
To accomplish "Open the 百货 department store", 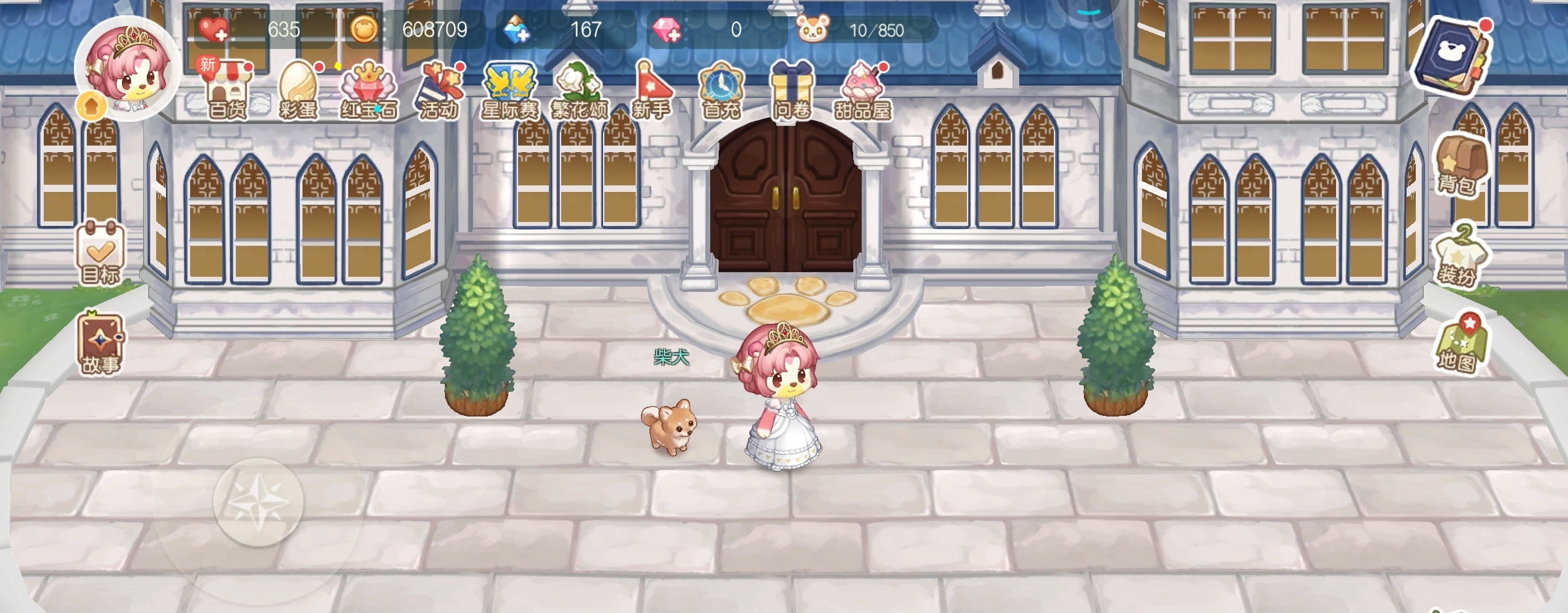I will 227,91.
